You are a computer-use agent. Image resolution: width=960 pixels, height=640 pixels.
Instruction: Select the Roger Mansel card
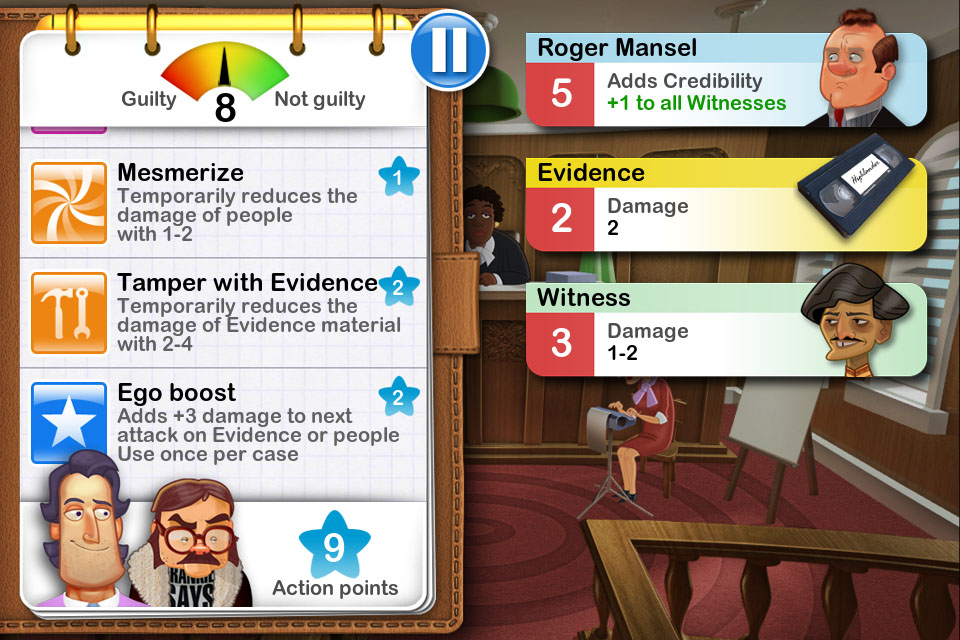[725, 81]
